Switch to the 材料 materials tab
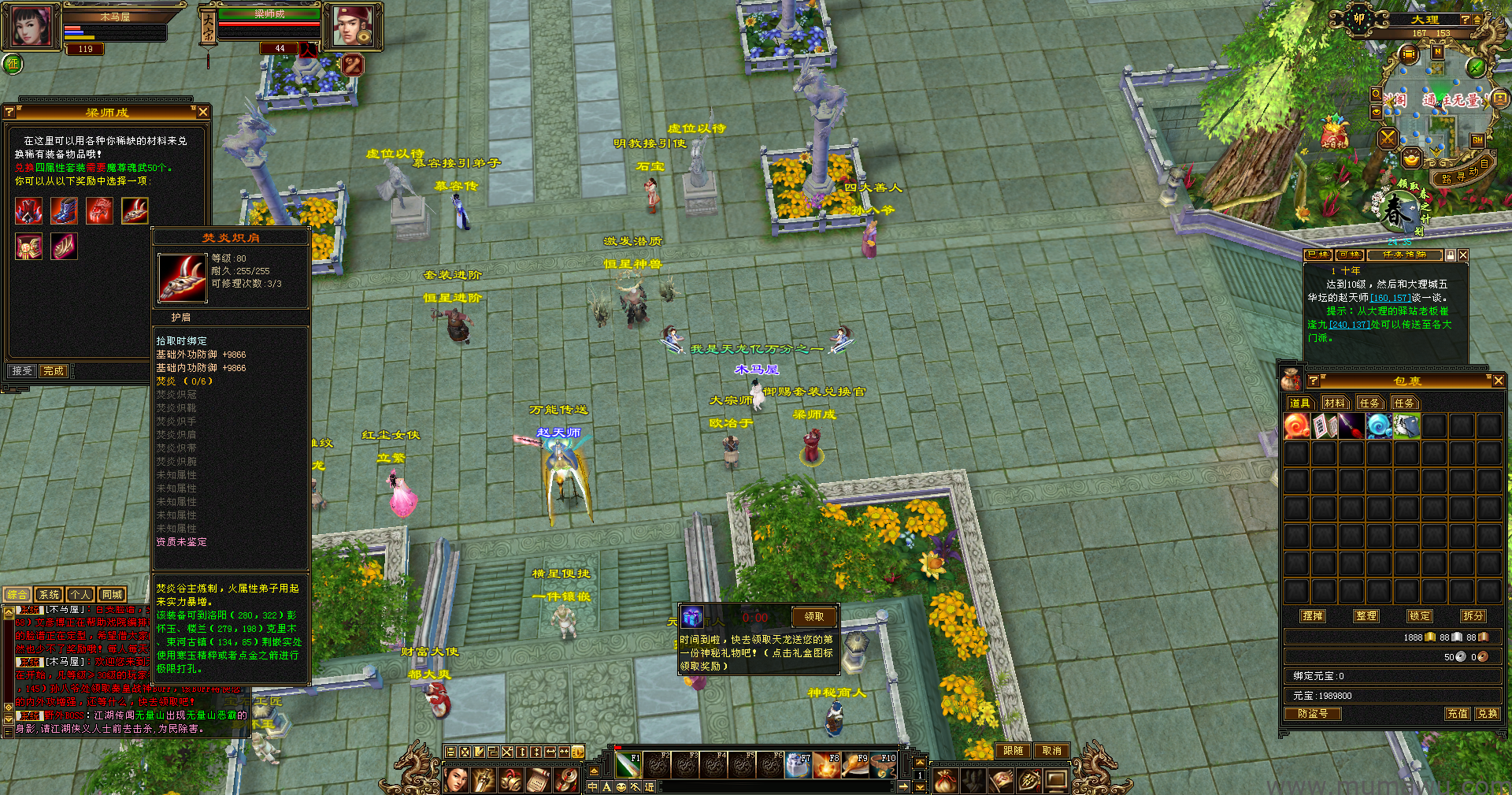 (x=1335, y=403)
